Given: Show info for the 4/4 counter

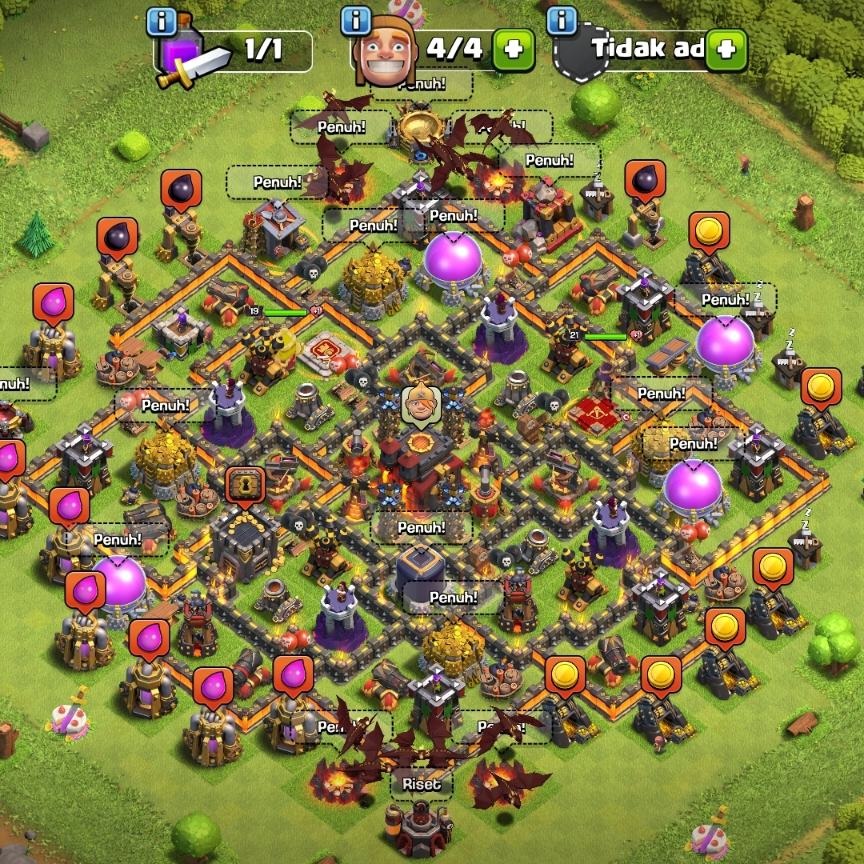Looking at the screenshot, I should (356, 20).
